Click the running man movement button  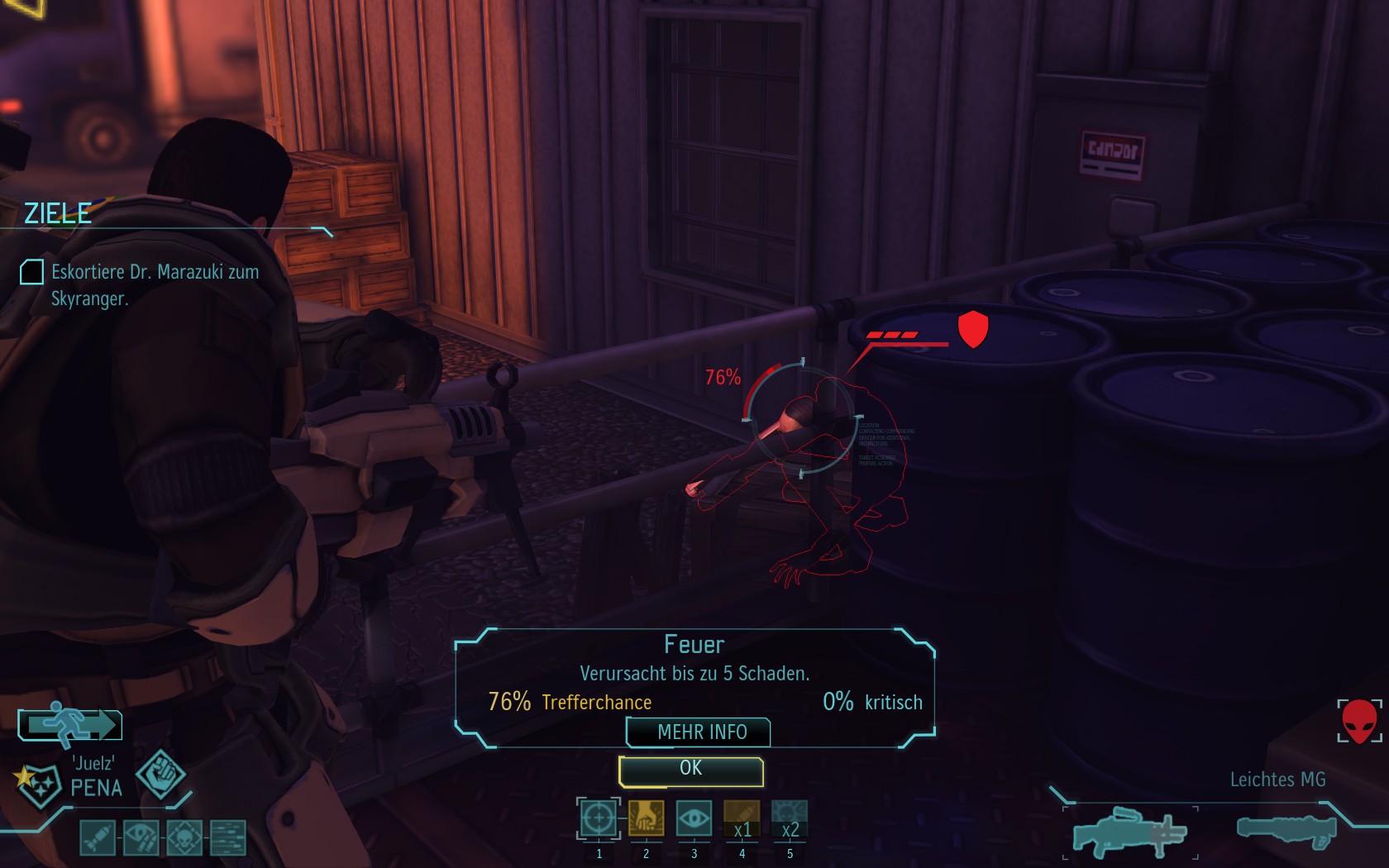70,725
